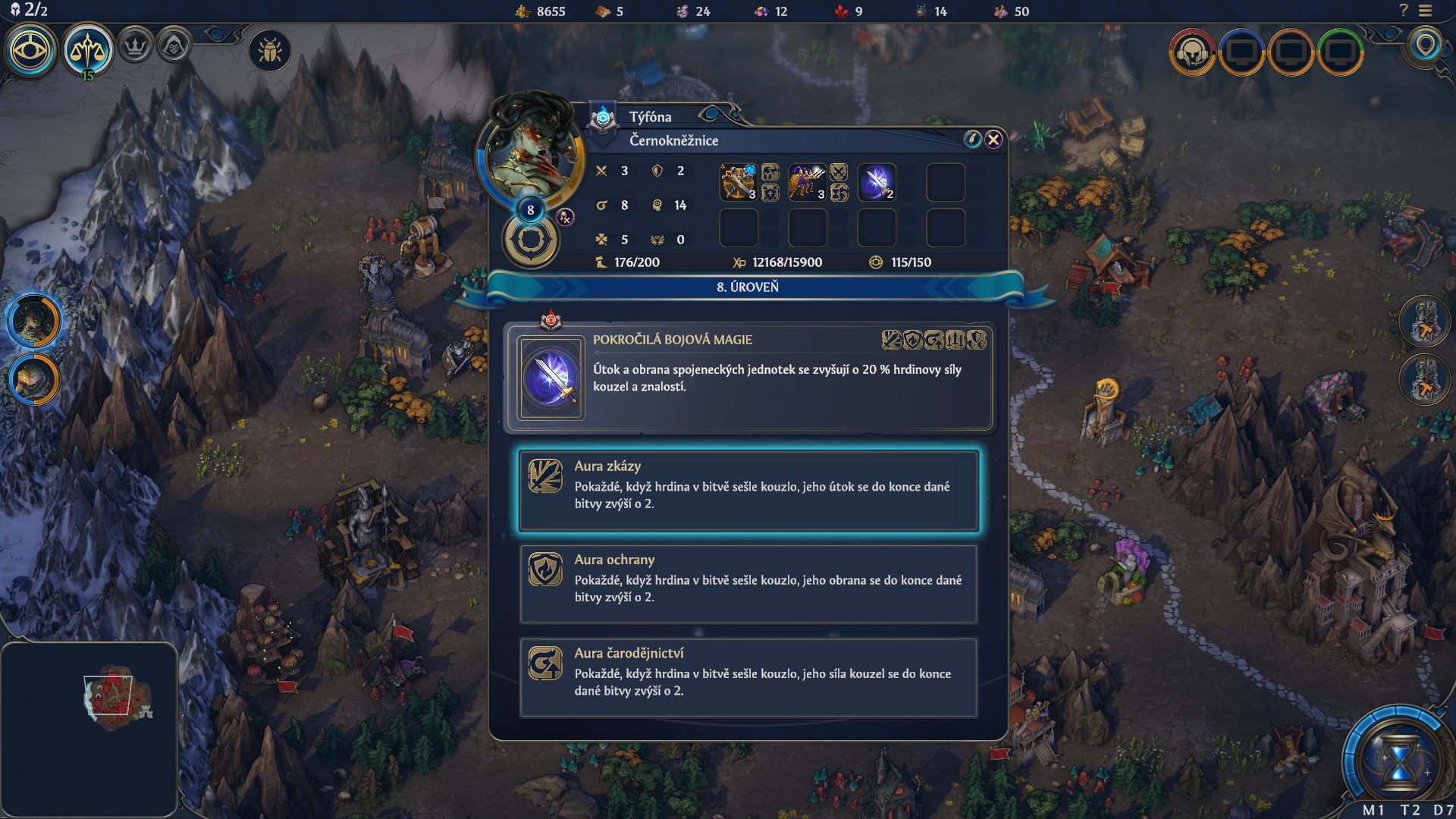Open the eye overview button
The height and width of the screenshot is (819, 1456).
[31, 50]
